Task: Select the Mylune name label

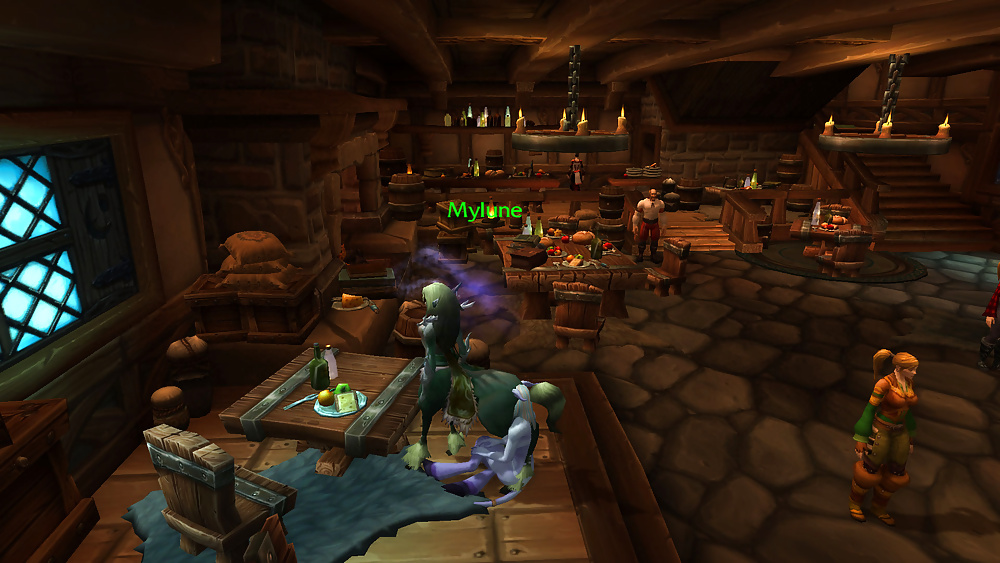Action: [484, 211]
